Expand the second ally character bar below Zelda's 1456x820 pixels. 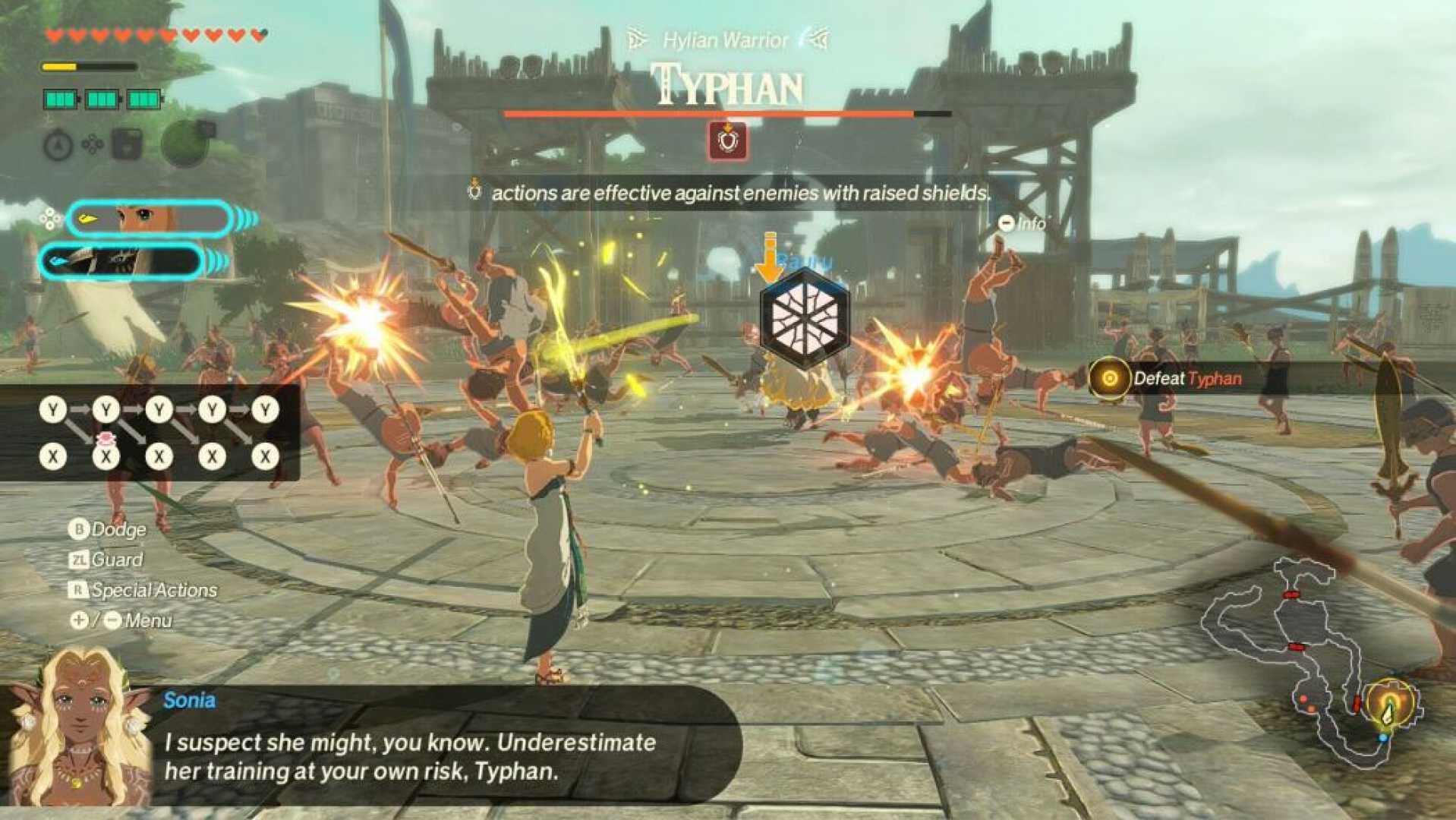(x=121, y=260)
